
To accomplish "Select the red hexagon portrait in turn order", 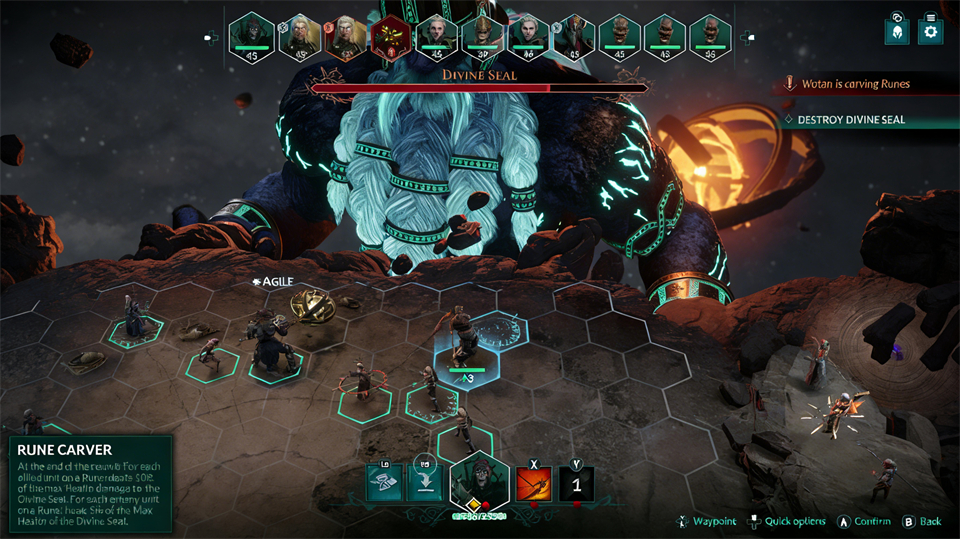I will [390, 36].
